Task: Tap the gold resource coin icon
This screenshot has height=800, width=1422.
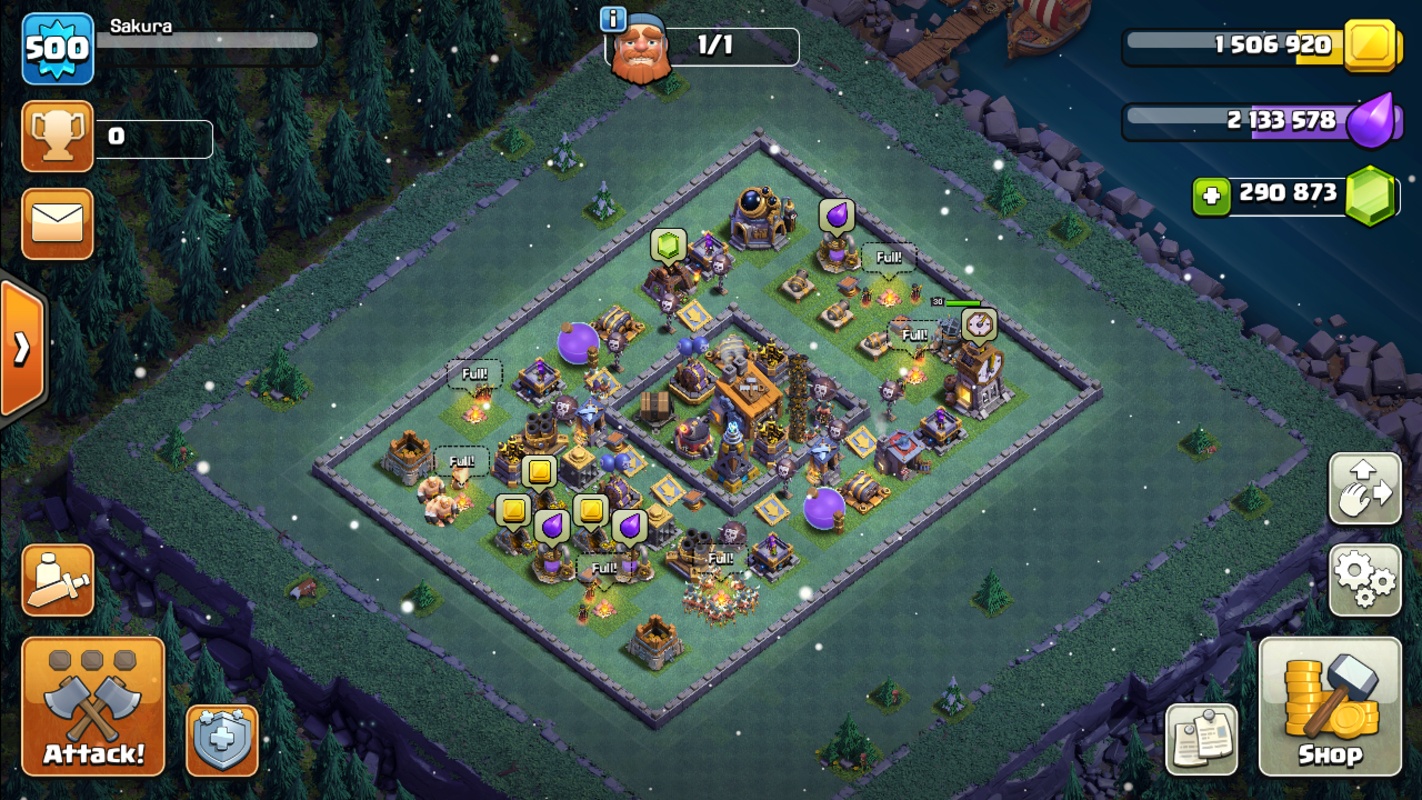Action: 1368,45
